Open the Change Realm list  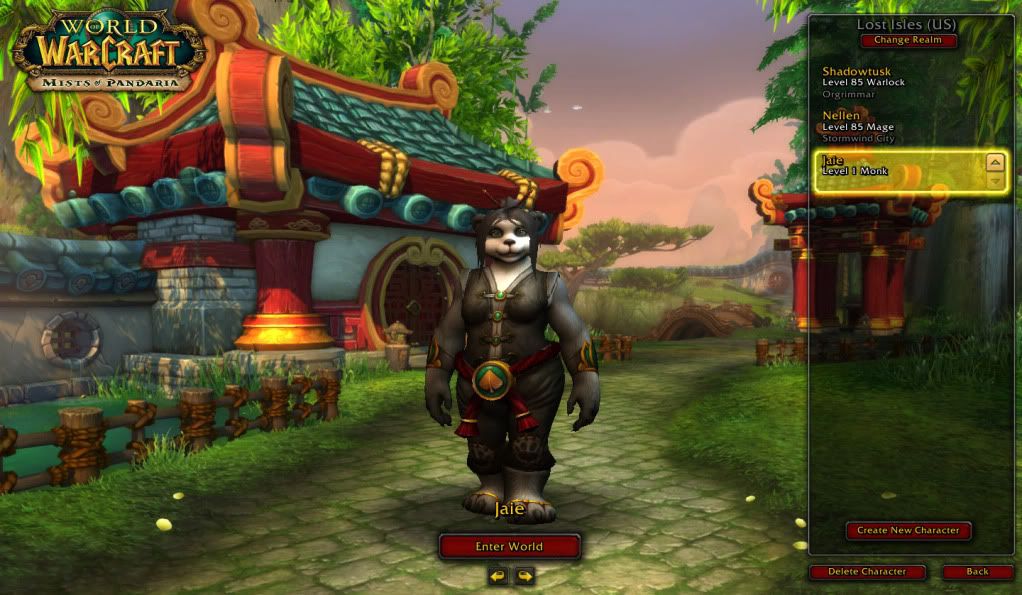(908, 41)
